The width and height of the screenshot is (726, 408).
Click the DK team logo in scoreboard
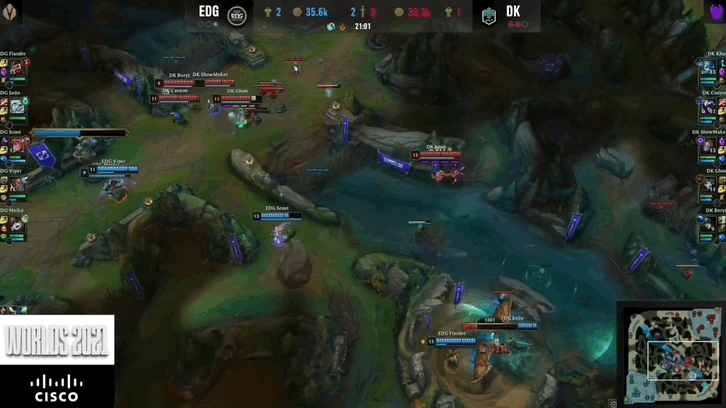[x=489, y=15]
